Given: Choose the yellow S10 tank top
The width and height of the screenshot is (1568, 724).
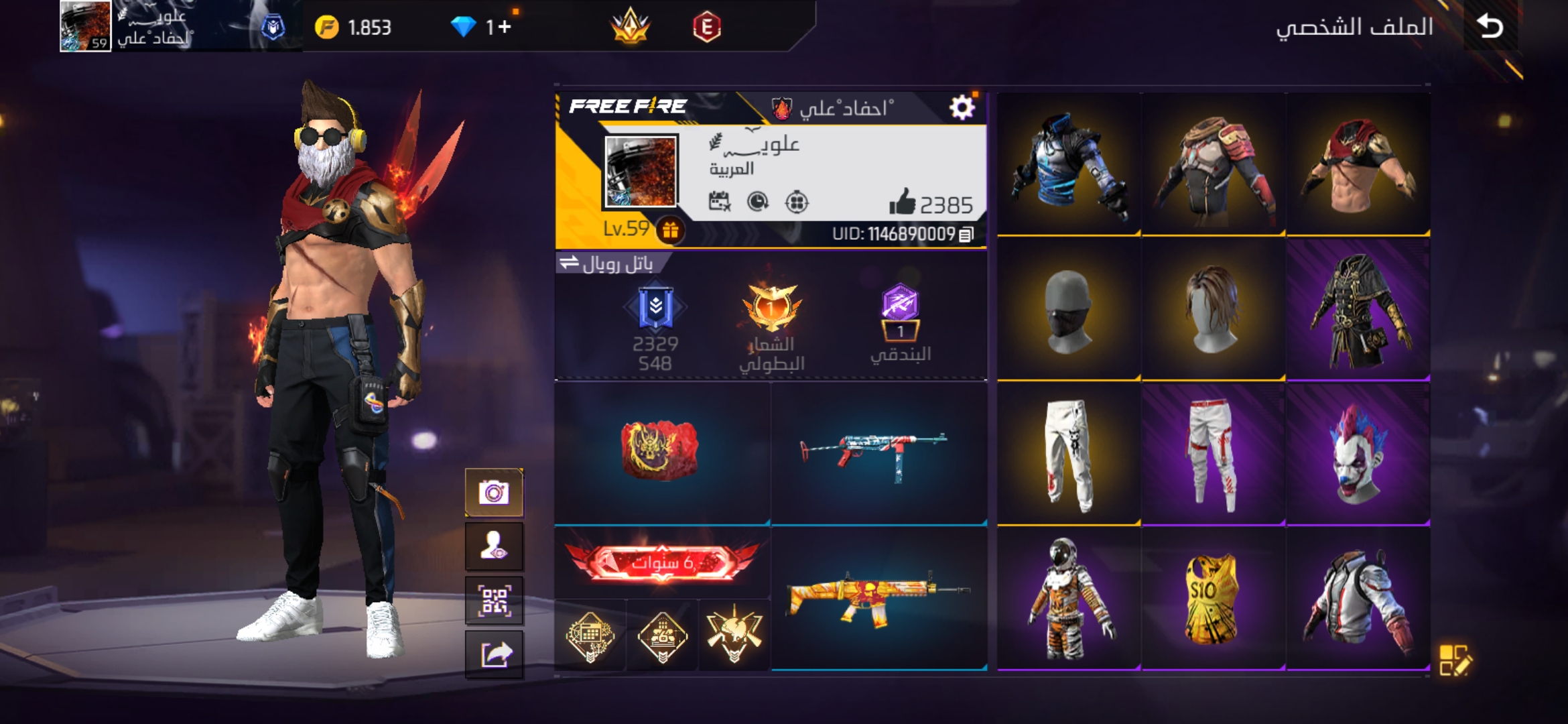Looking at the screenshot, I should click(1212, 599).
